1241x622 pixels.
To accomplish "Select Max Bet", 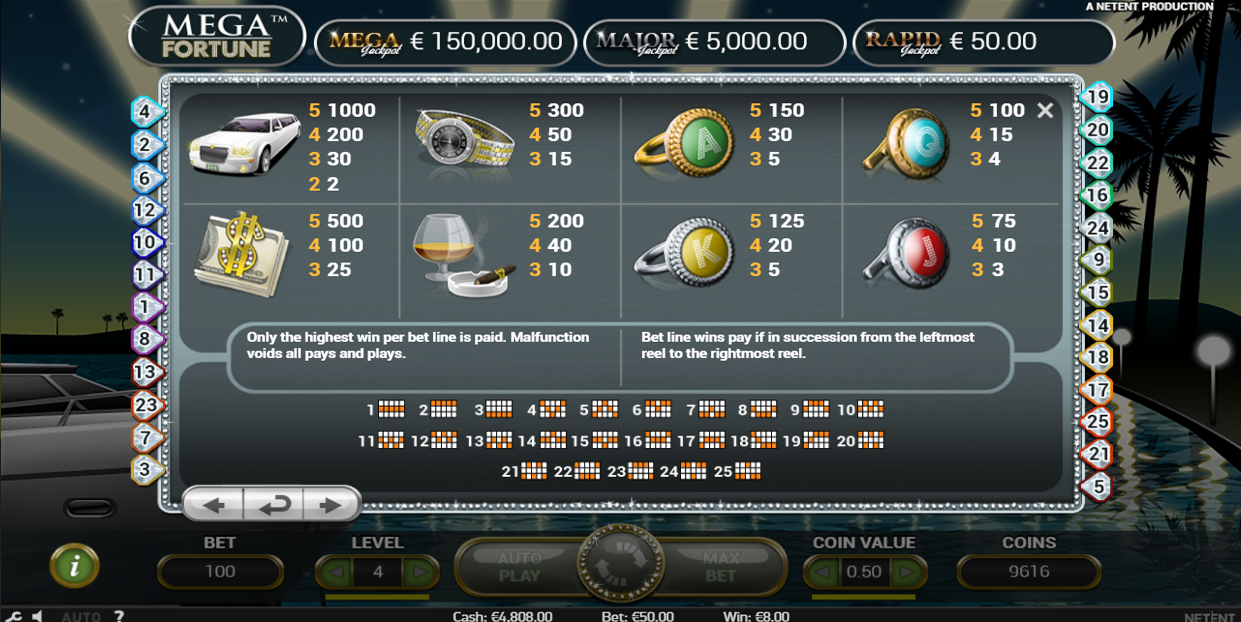I will pos(720,567).
